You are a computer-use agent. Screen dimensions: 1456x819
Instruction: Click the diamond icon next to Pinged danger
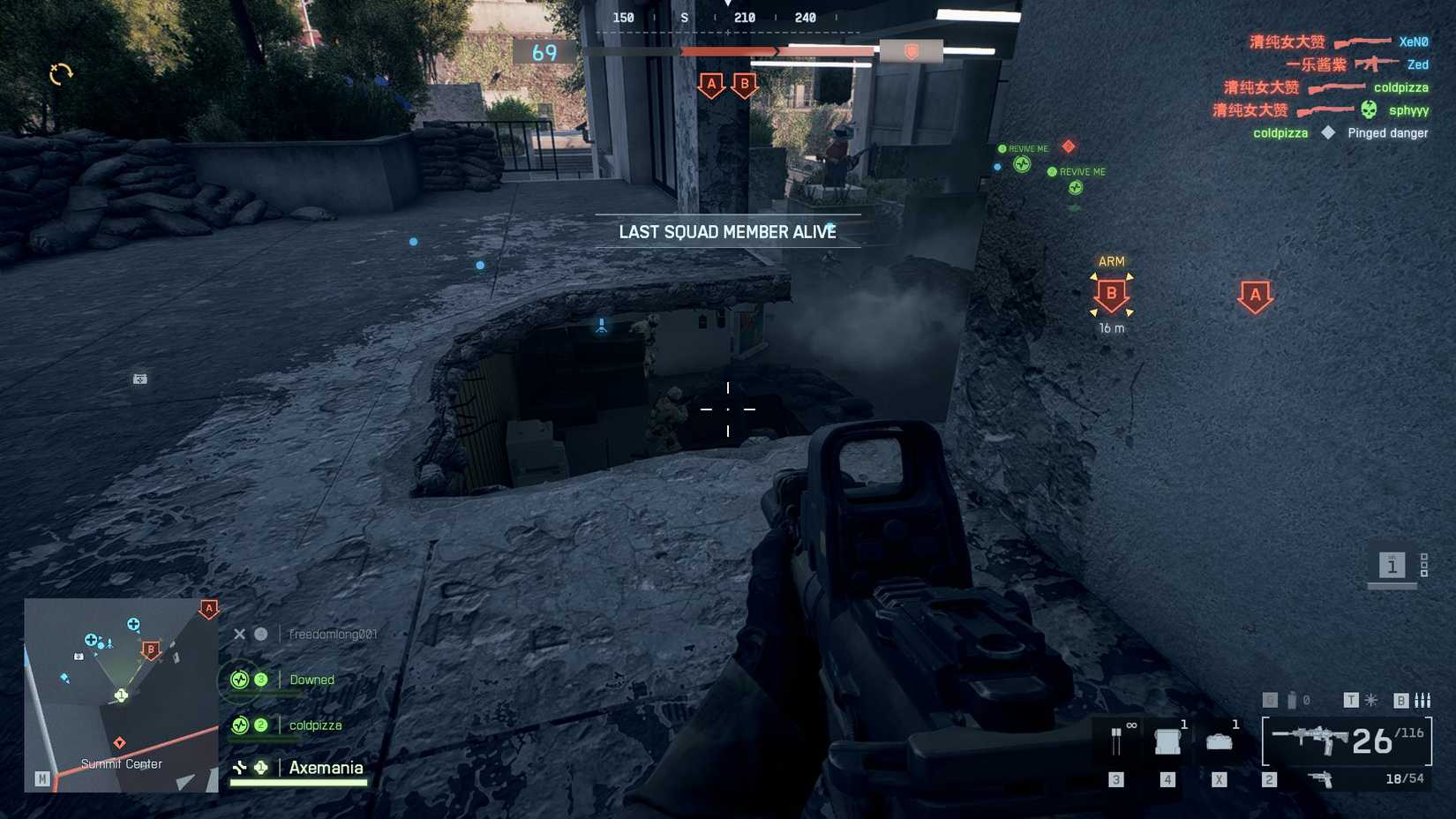point(1328,132)
